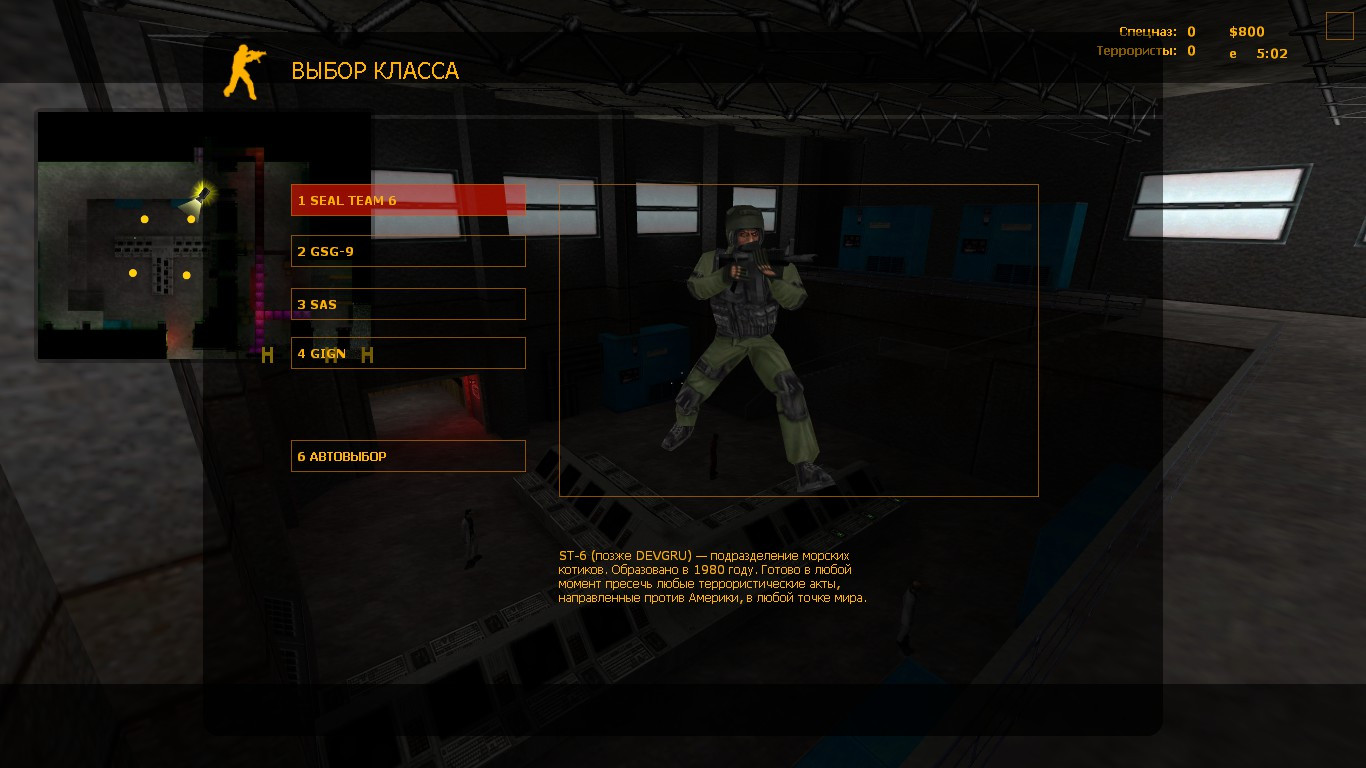
Task: Select the SAS class
Action: pyautogui.click(x=408, y=304)
